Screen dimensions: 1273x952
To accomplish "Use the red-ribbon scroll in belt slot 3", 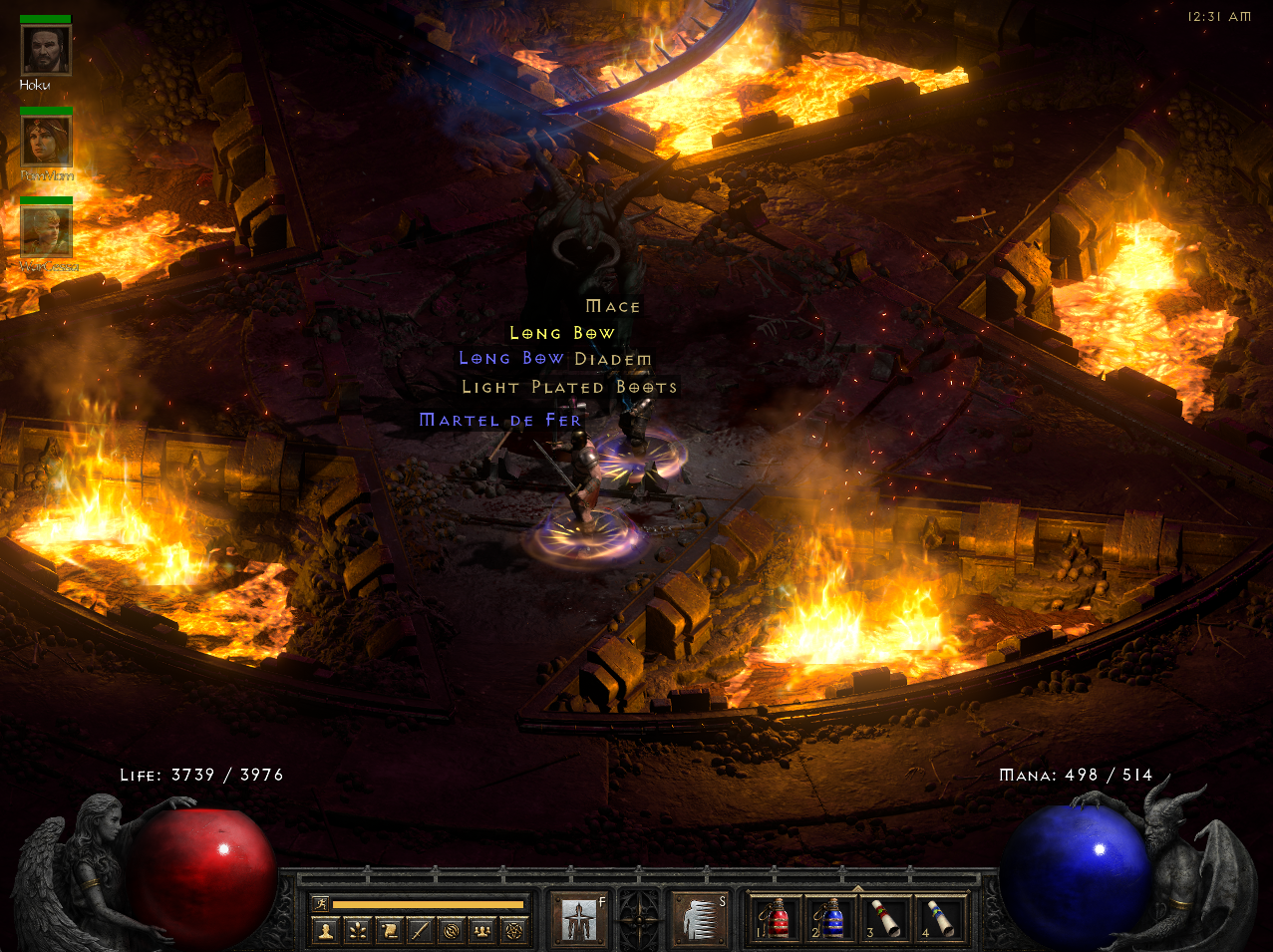I will tap(884, 918).
